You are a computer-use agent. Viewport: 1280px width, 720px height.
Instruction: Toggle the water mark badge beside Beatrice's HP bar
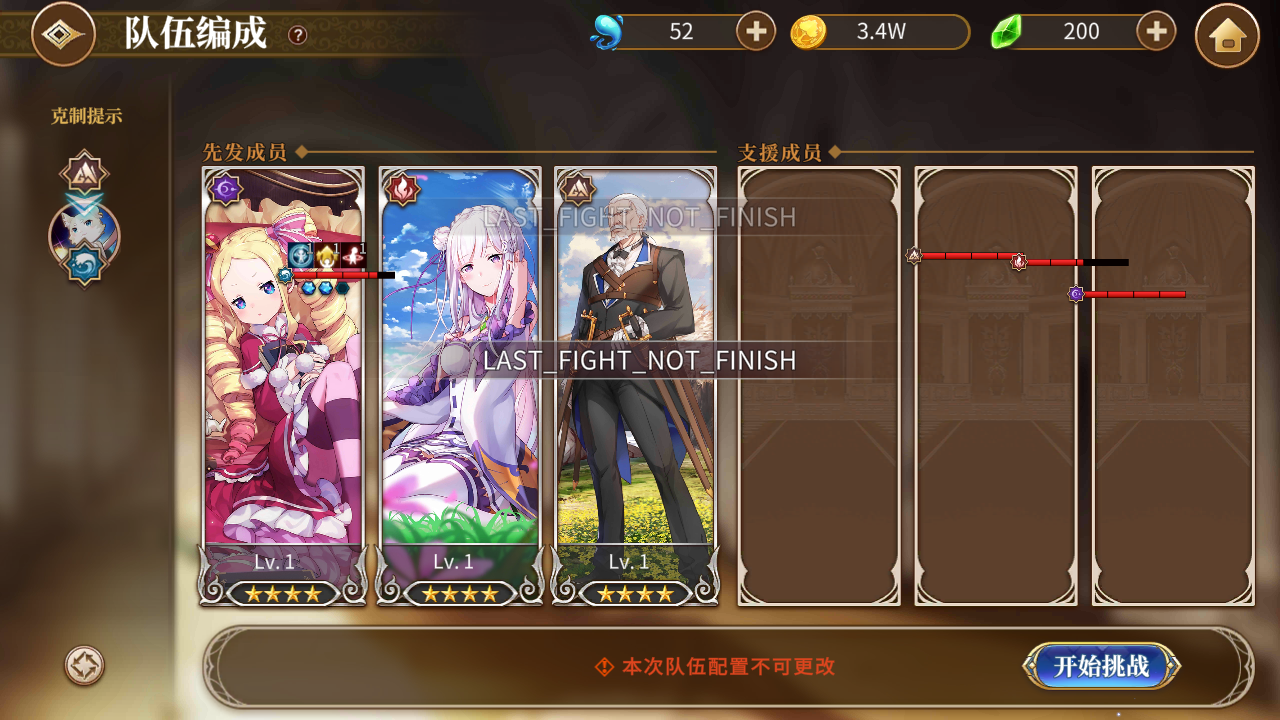pyautogui.click(x=285, y=274)
